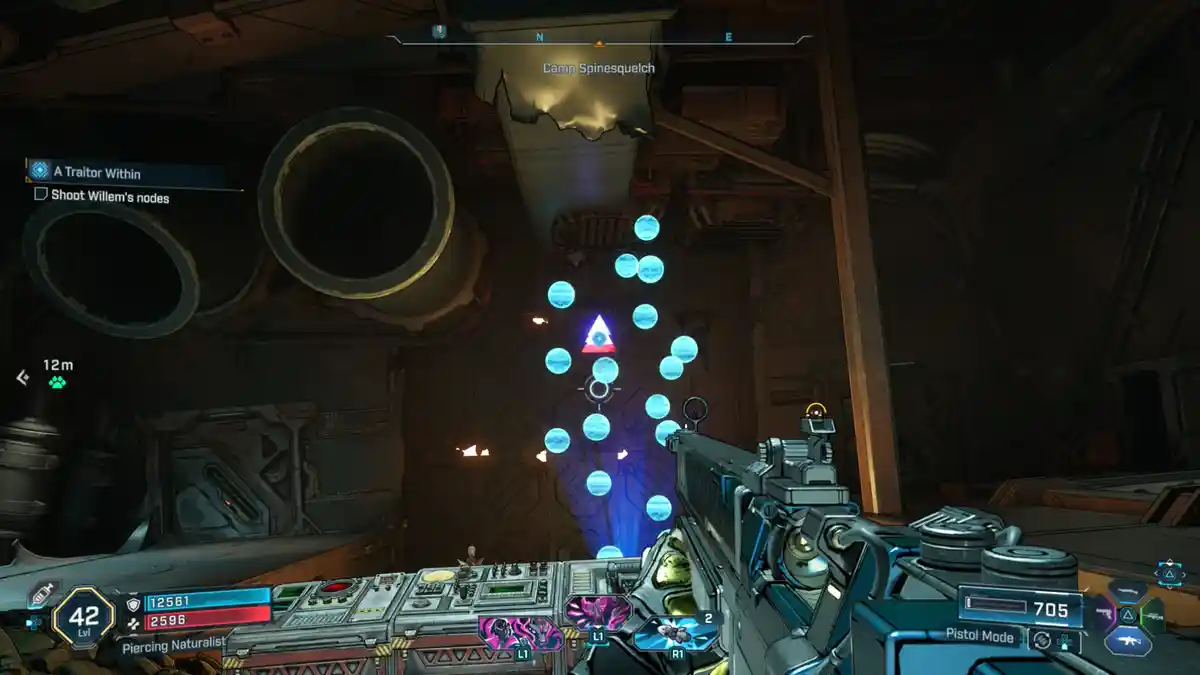
Task: Select the Camp Spinesquelch location label
Action: coord(599,68)
